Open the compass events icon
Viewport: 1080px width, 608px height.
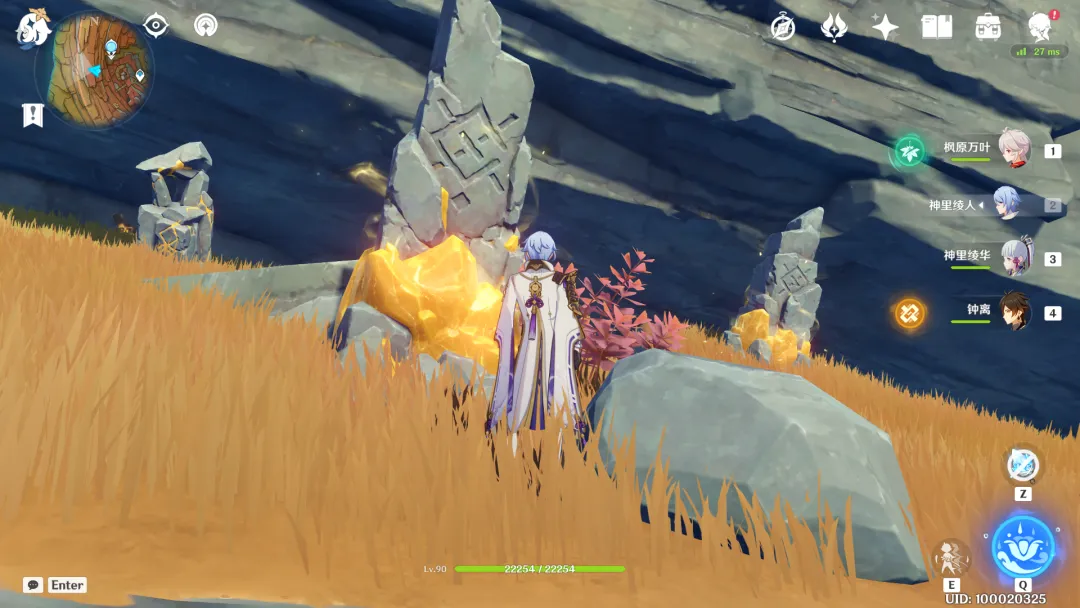(x=783, y=27)
